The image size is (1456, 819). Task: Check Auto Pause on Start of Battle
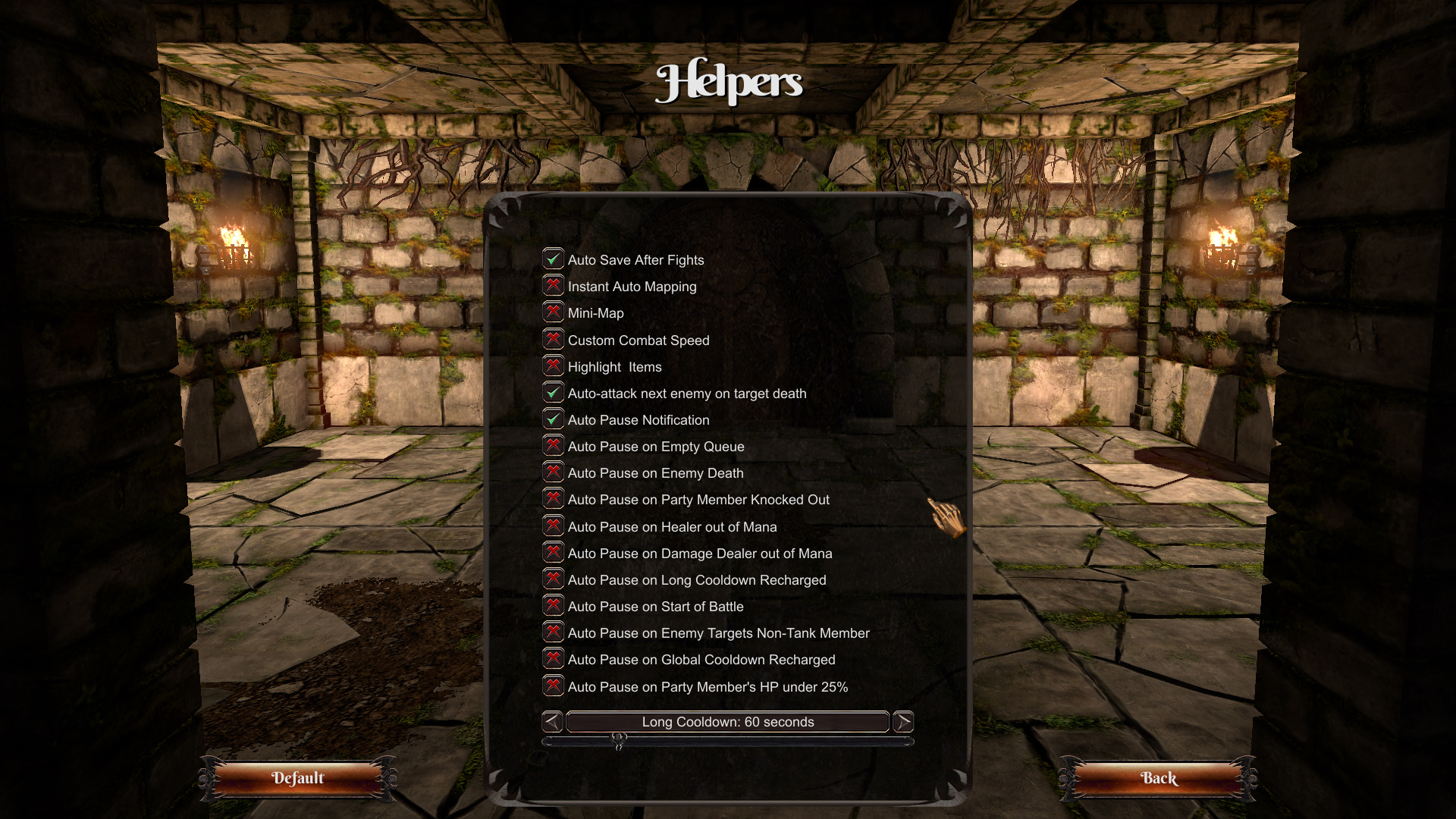[x=554, y=606]
